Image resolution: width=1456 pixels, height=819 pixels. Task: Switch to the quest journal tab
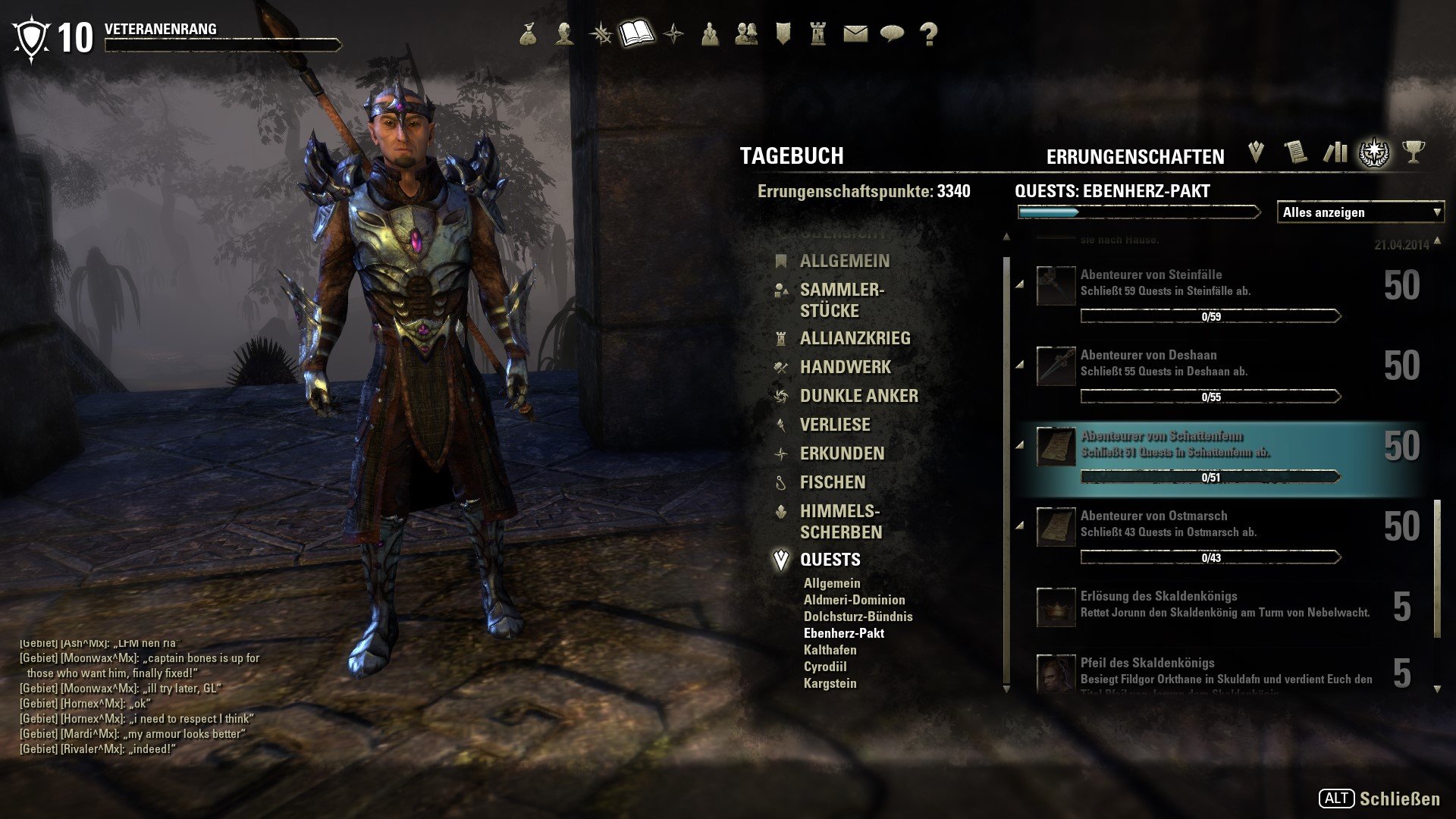[x=1256, y=152]
